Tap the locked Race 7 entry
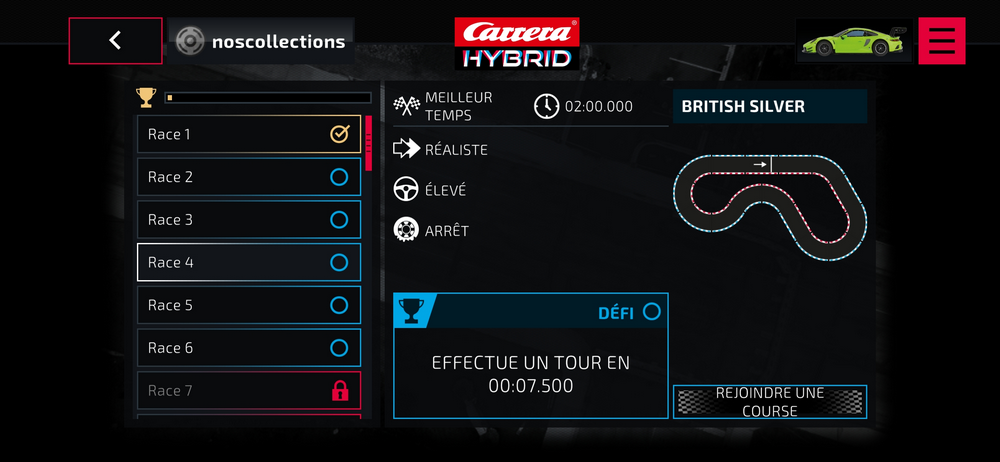Viewport: 1000px width, 462px height. click(248, 391)
